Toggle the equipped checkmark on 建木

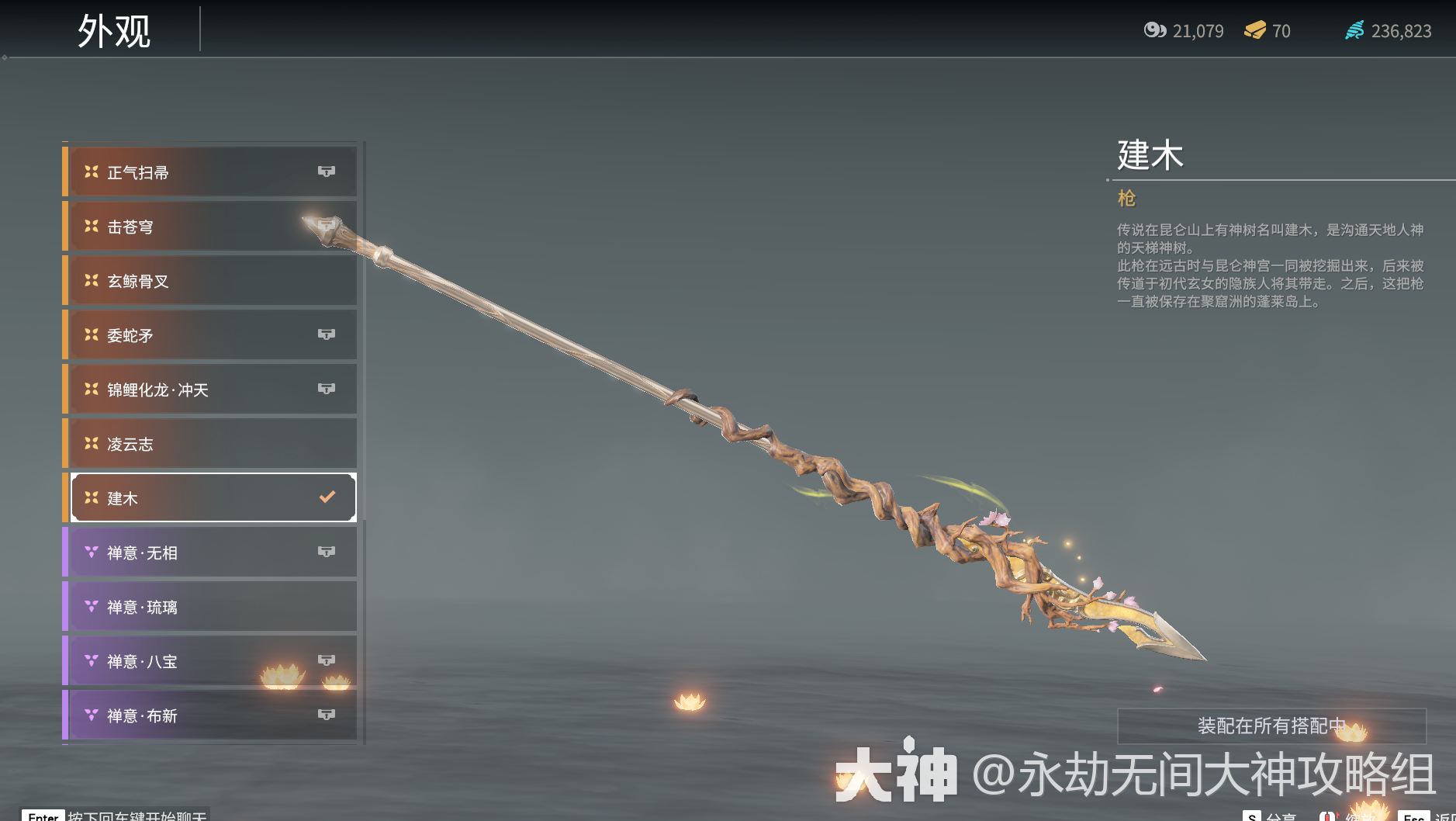point(327,497)
